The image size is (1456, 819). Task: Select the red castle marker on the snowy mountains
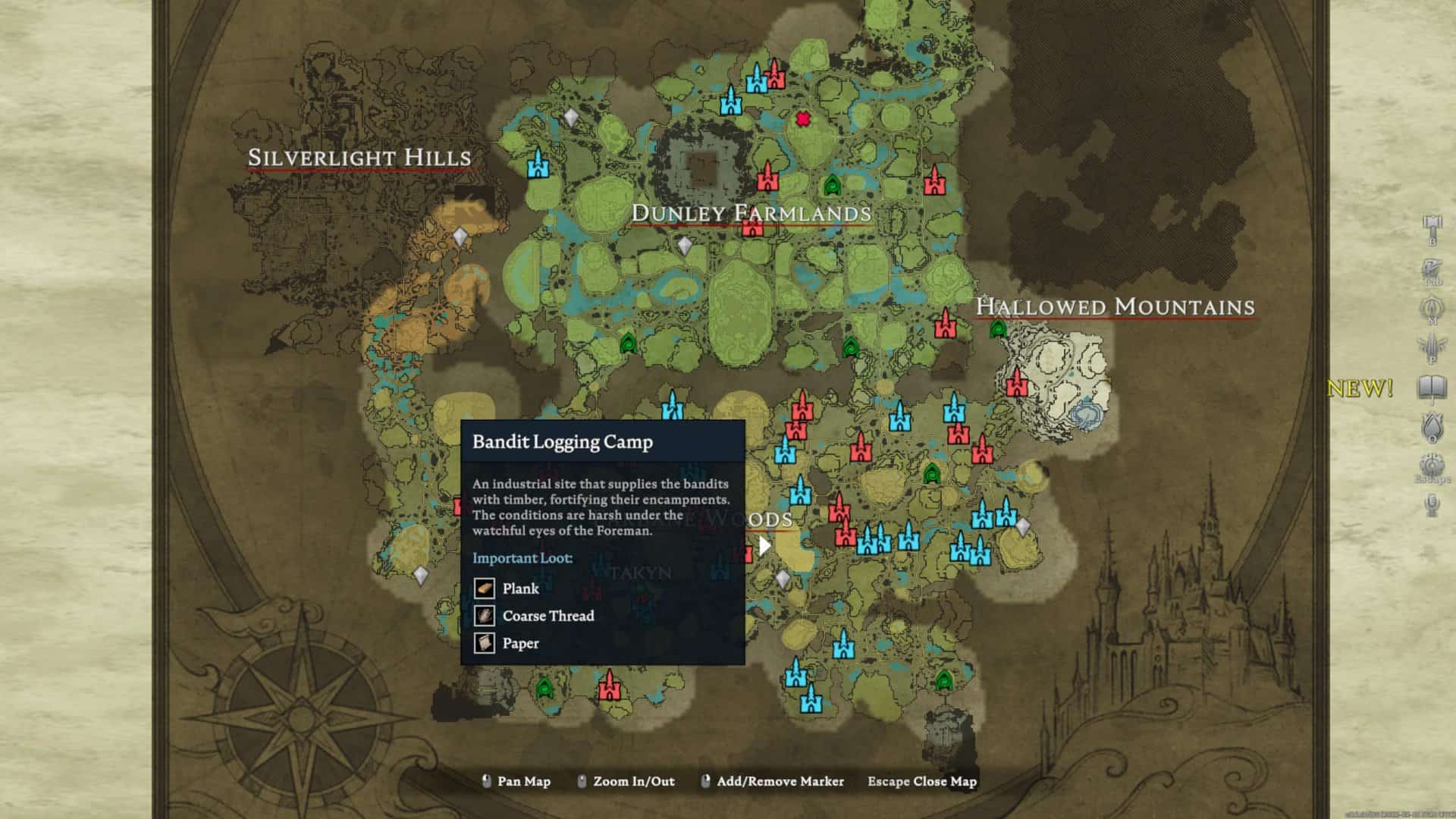tap(1016, 382)
